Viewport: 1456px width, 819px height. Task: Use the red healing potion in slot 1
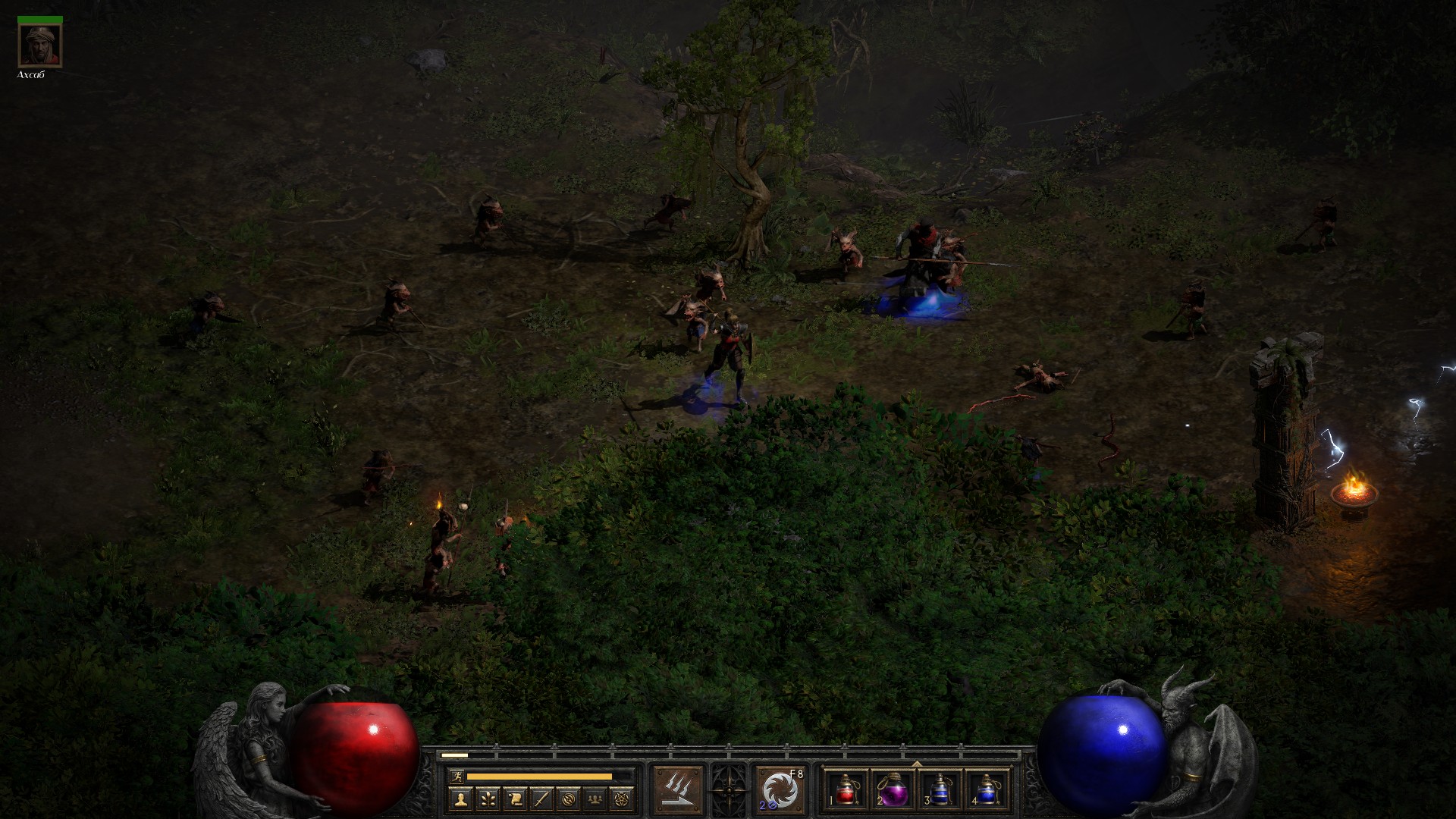pyautogui.click(x=846, y=789)
